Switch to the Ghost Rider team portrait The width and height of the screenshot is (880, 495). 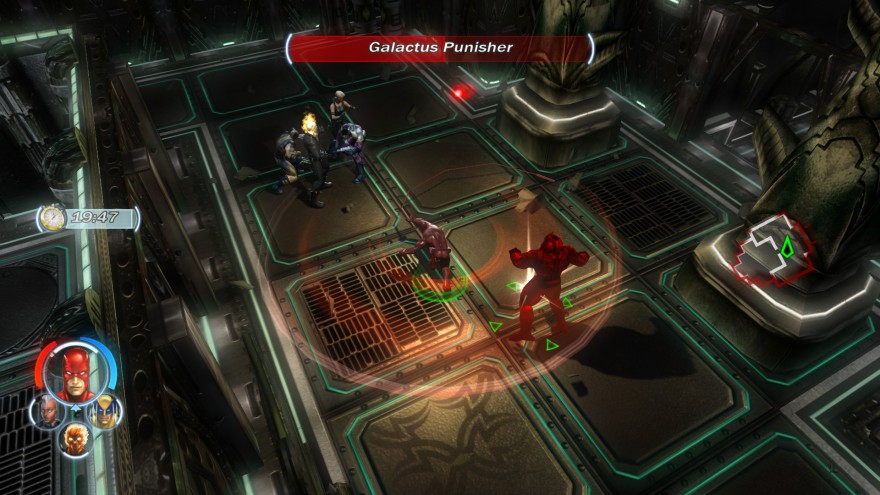click(x=76, y=437)
